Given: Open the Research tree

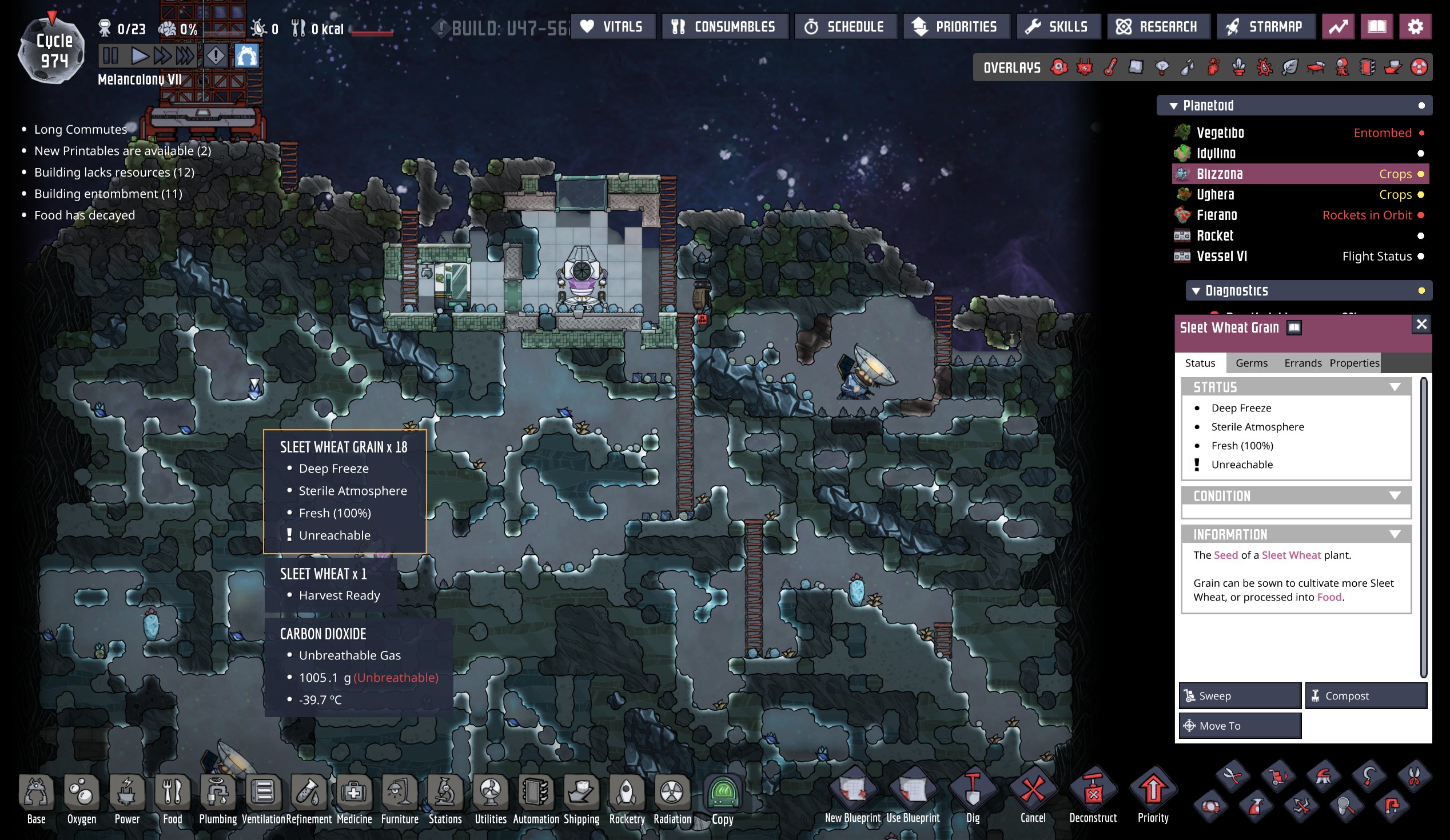Looking at the screenshot, I should click(x=1158, y=26).
